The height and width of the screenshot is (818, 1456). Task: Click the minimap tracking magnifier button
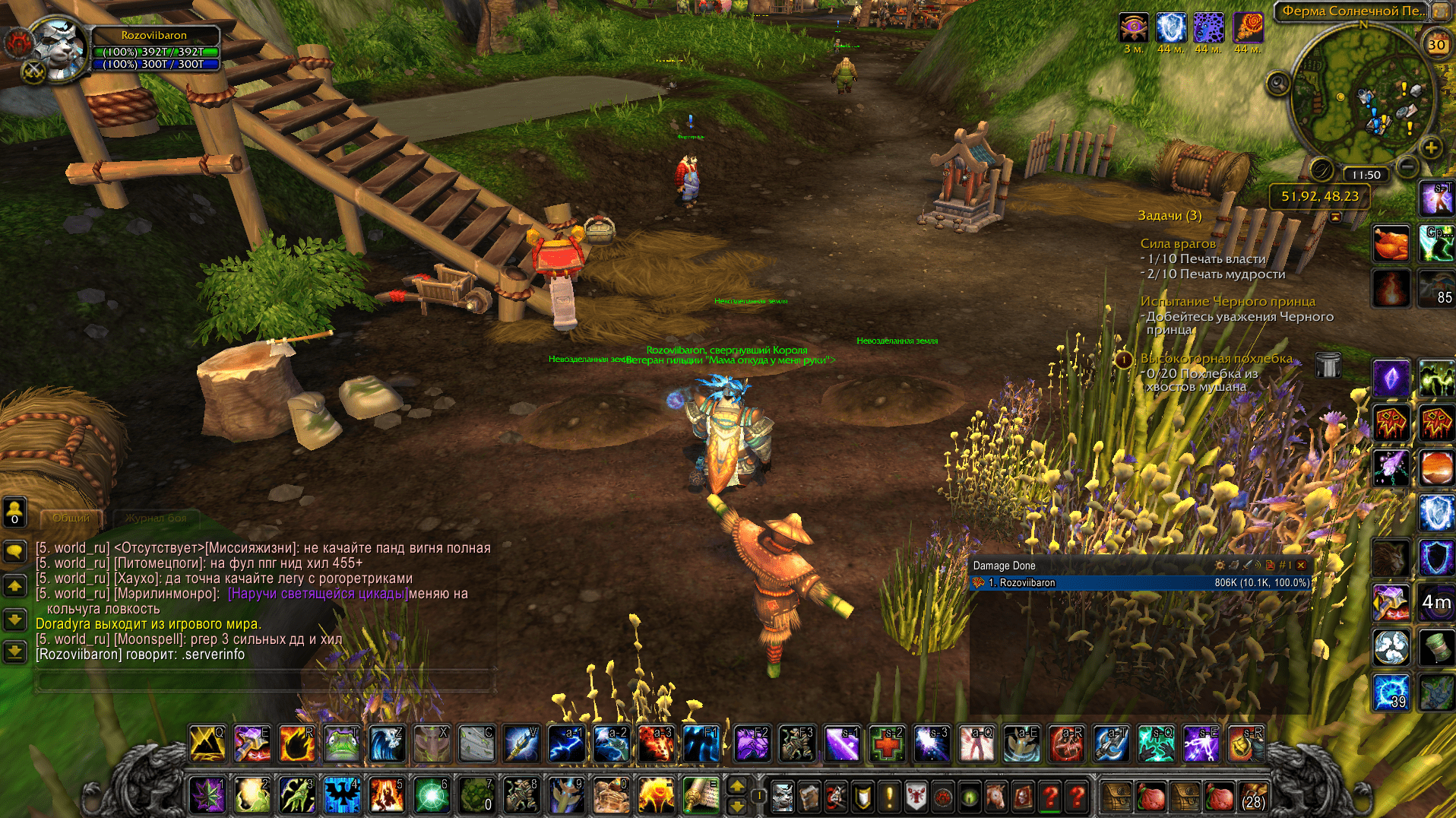(x=1278, y=83)
